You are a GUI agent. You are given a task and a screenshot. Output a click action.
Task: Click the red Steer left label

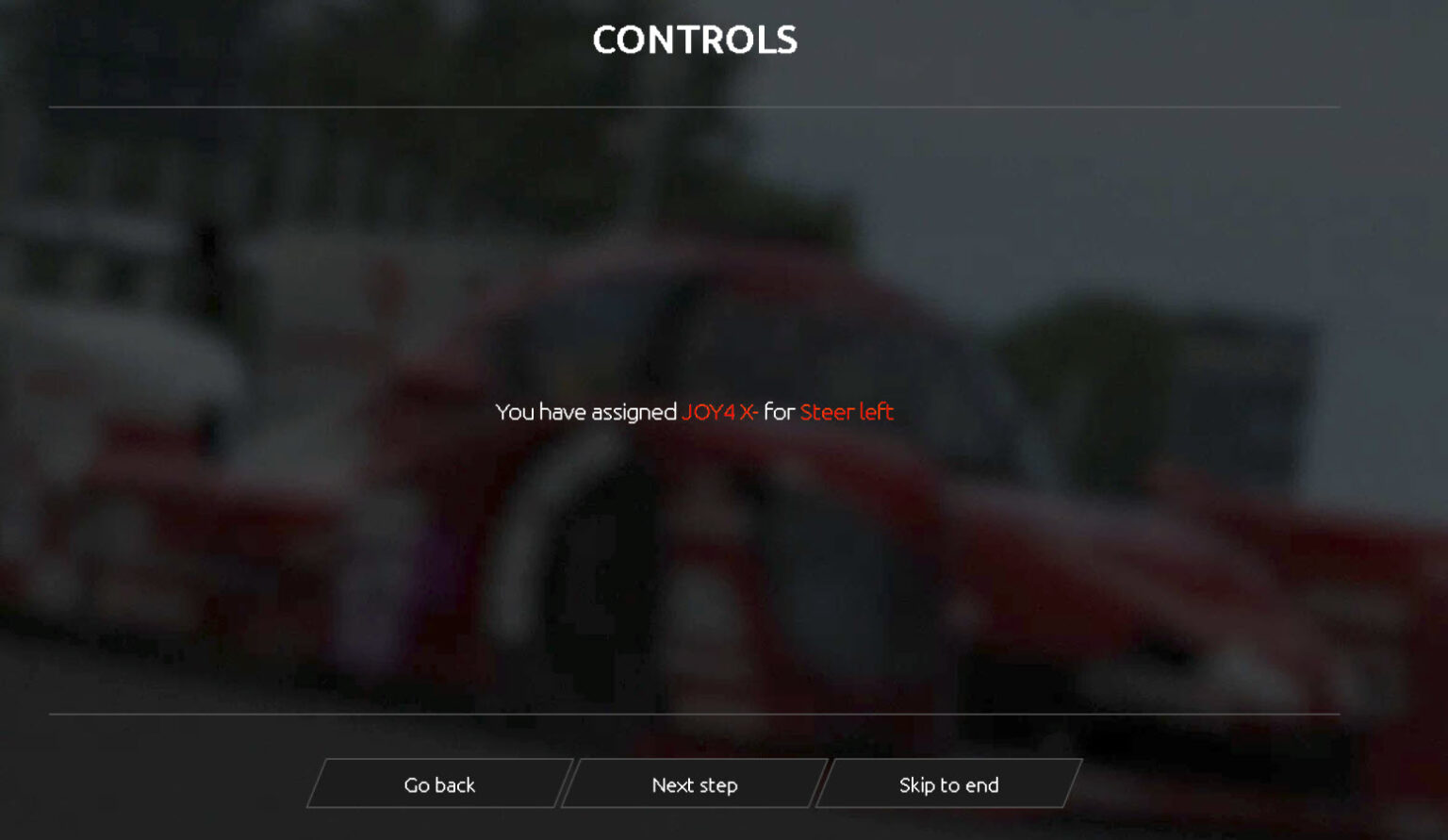click(x=846, y=412)
